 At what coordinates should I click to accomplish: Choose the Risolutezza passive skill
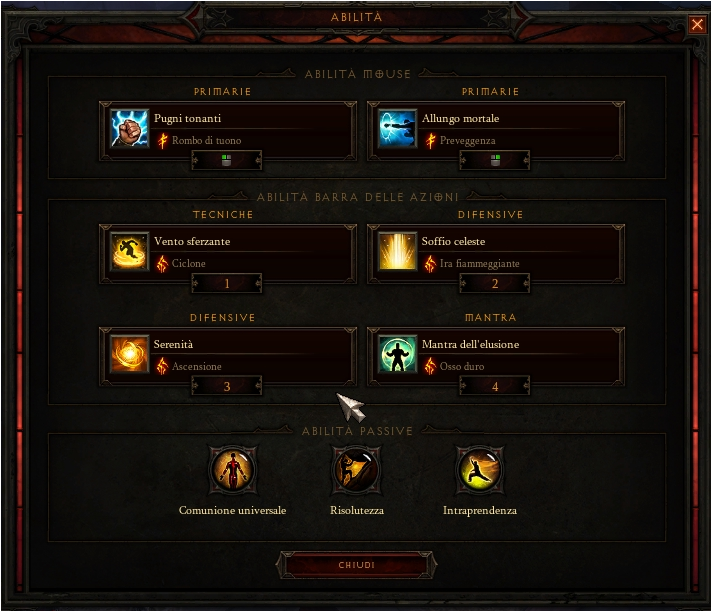click(x=356, y=470)
